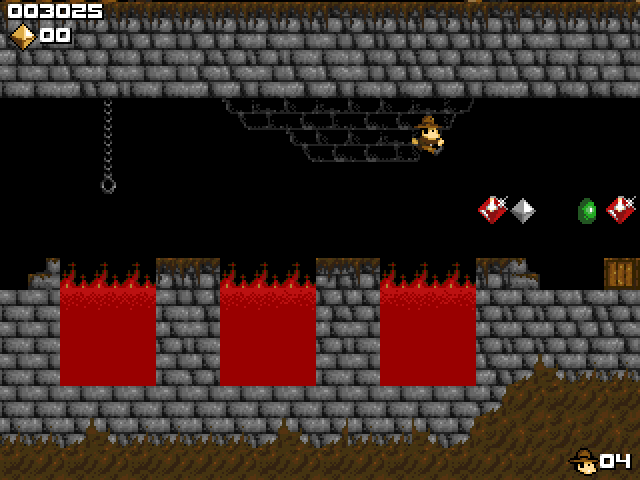Click the explorer head lives icon
This screenshot has height=480, width=640.
point(583,460)
